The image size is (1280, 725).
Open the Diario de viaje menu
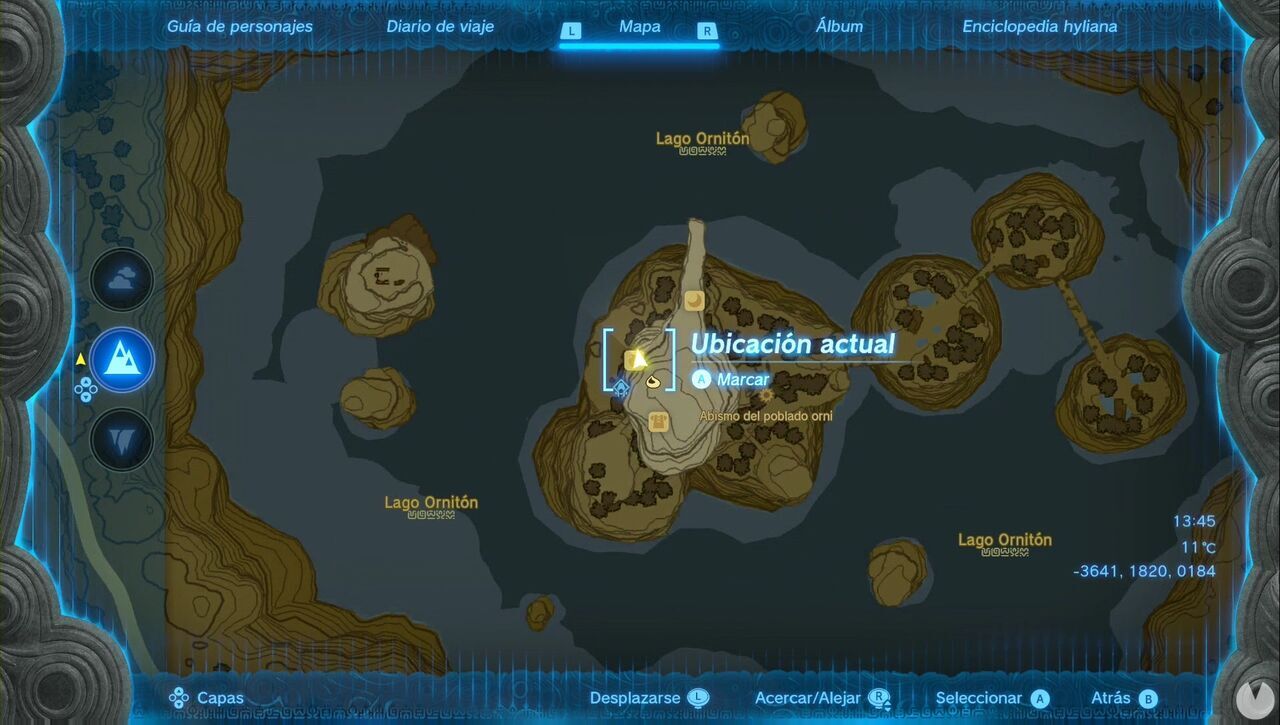[440, 26]
